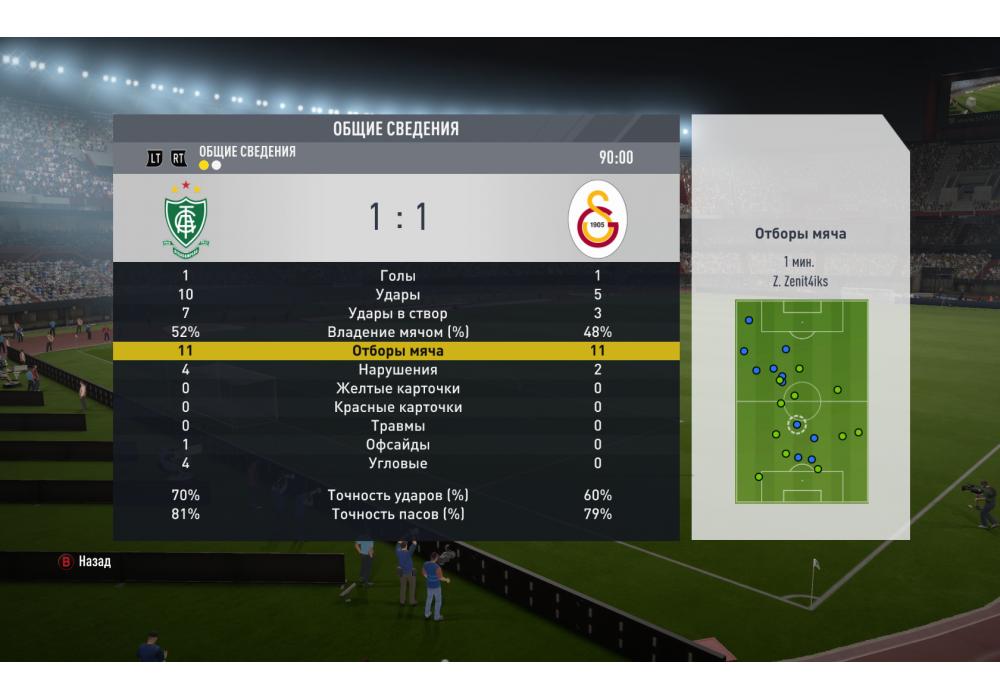Choose the Точность пасов (%) row

(x=397, y=514)
